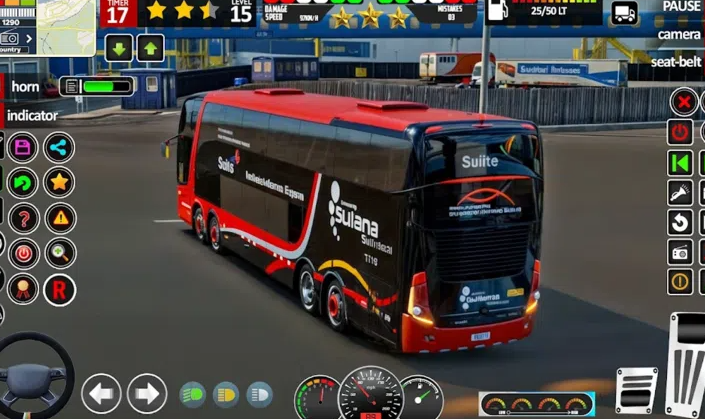Toggle the green headlight beam icon
705x419 pixels.
(192, 394)
